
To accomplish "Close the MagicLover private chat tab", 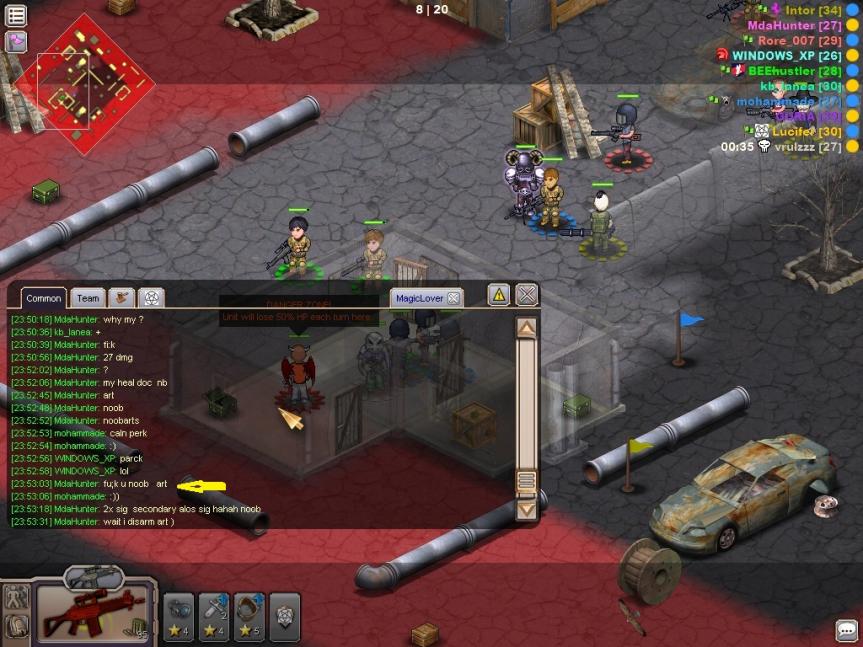I will click(454, 298).
